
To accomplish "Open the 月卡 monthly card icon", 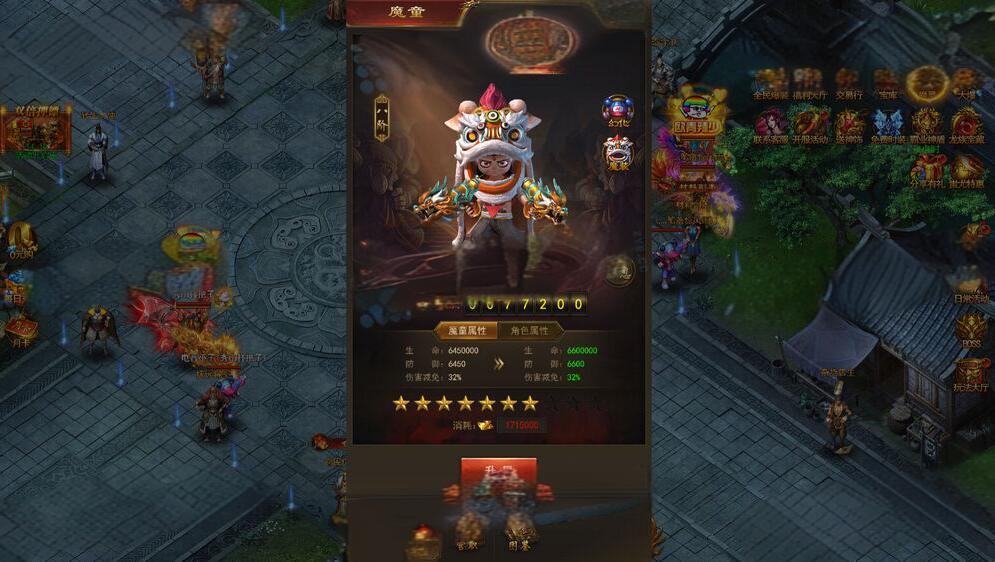I will pos(19,327).
